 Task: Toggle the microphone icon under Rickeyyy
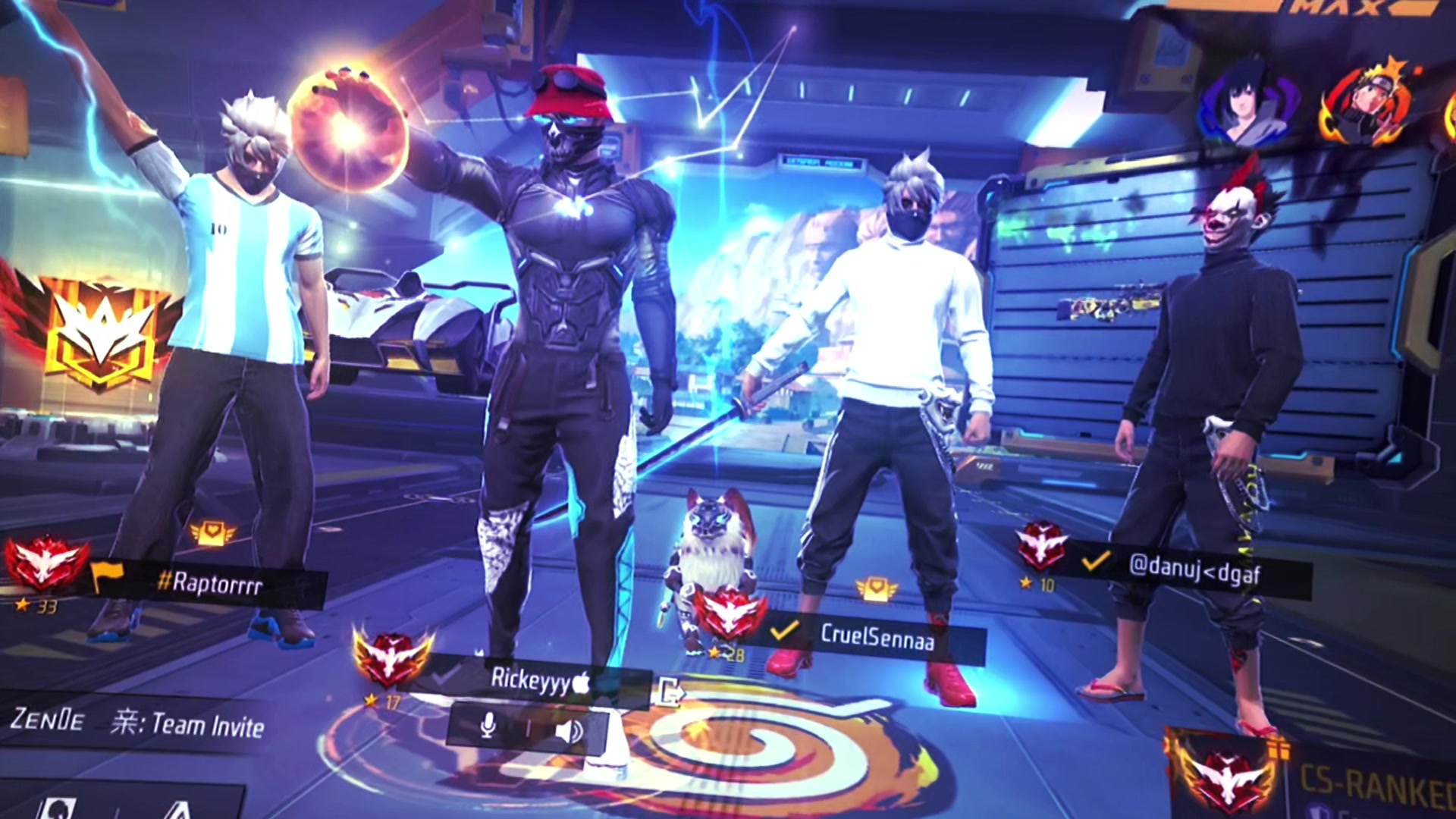pyautogui.click(x=488, y=727)
